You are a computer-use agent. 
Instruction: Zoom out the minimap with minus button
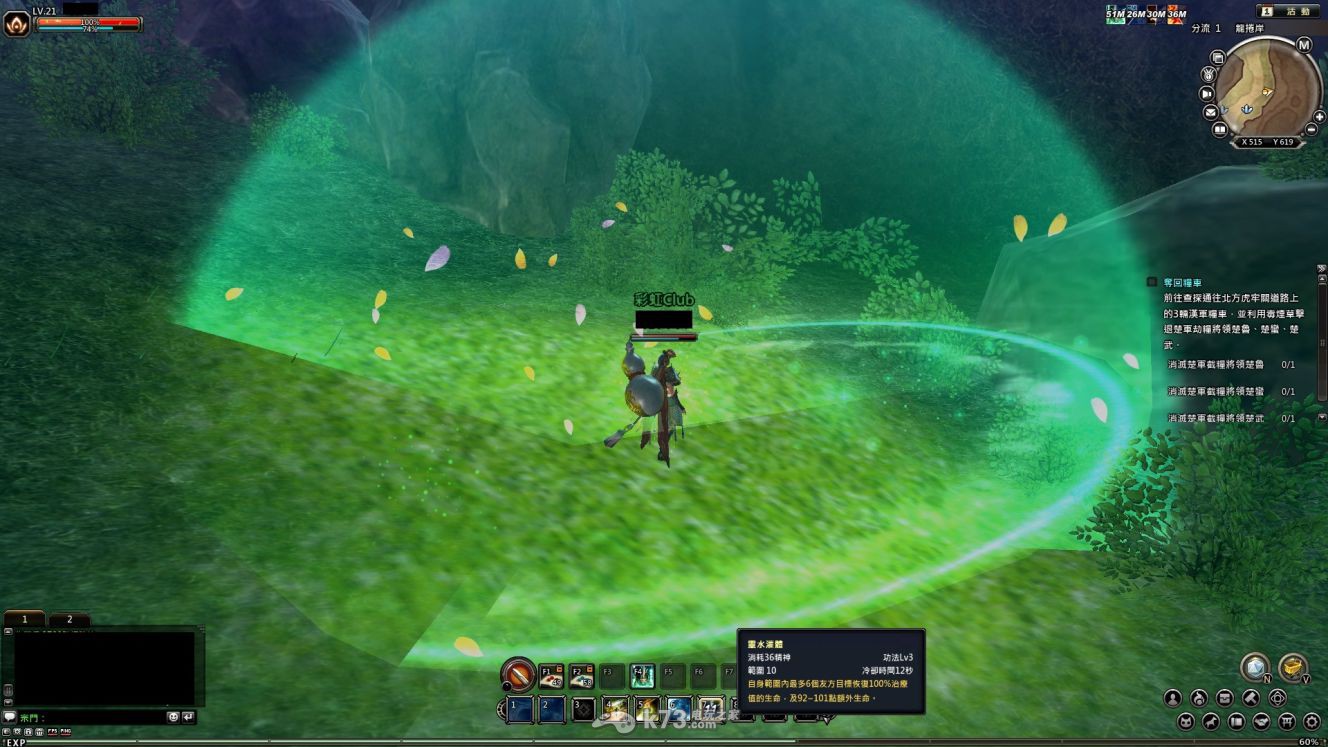pos(1310,130)
